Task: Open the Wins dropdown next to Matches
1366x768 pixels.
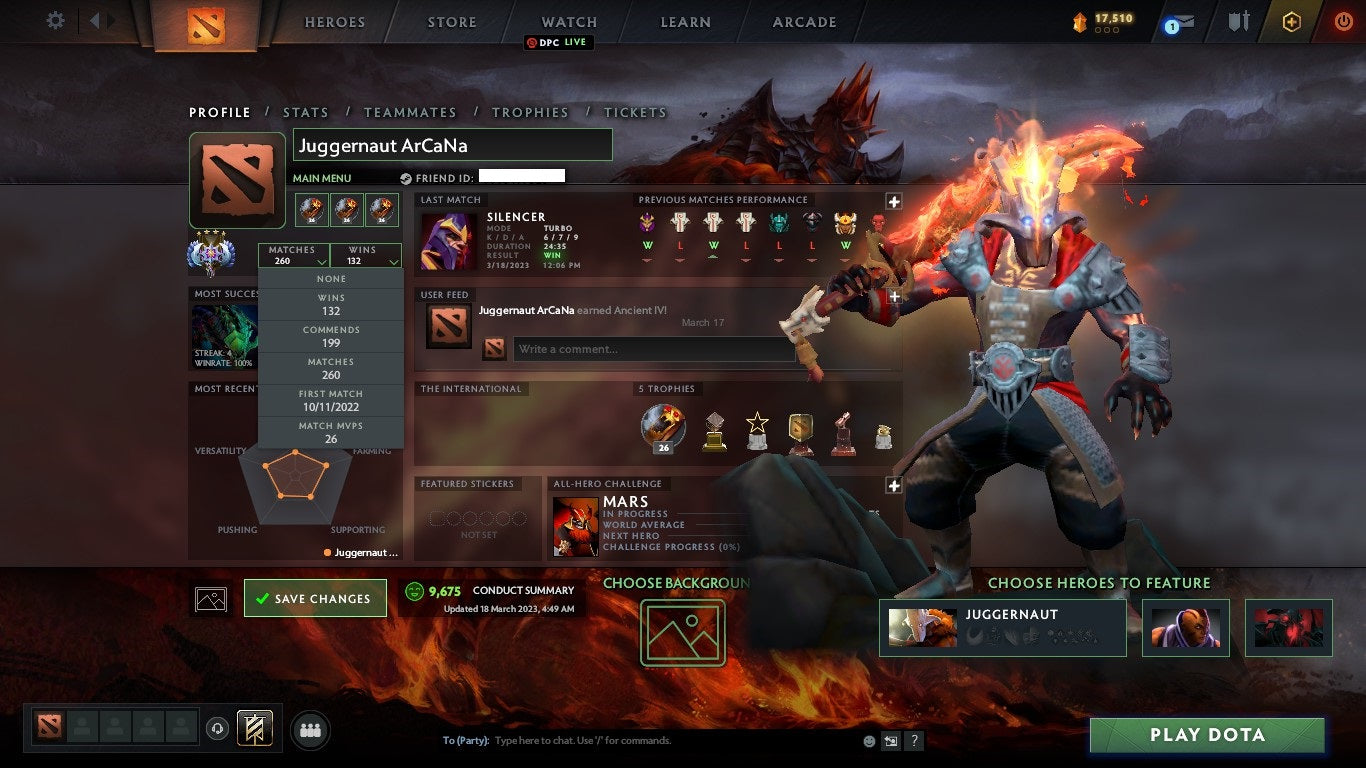Action: [x=366, y=252]
